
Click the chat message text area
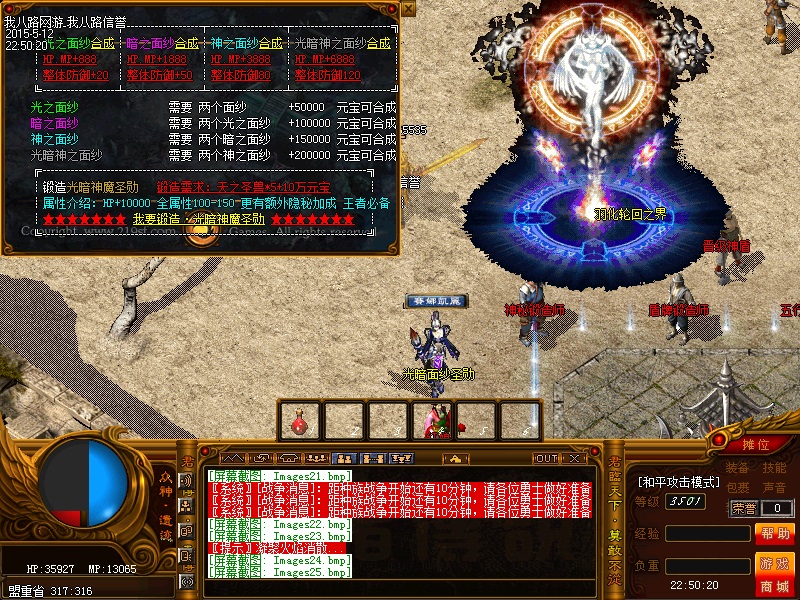(400, 520)
